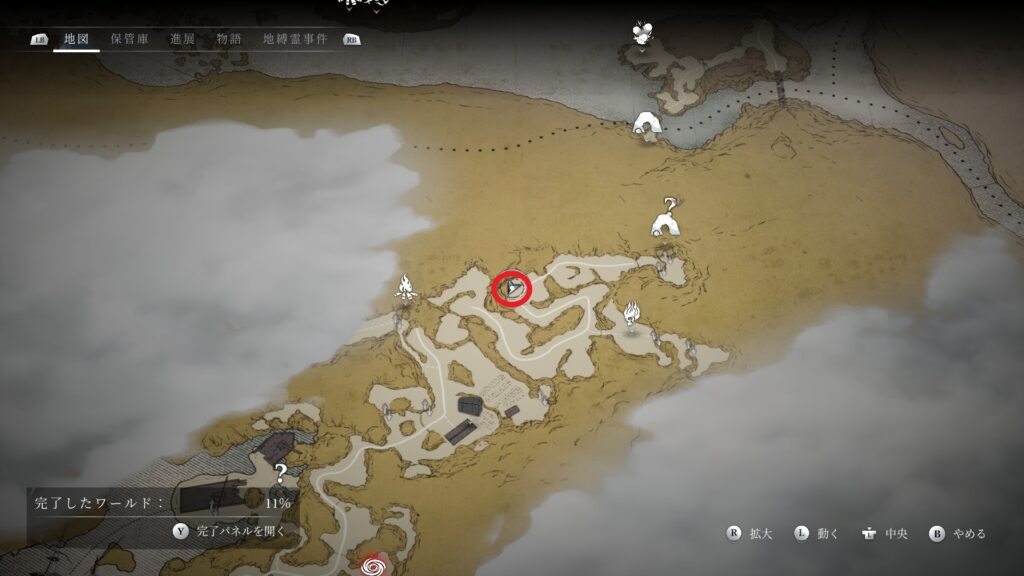The width and height of the screenshot is (1024, 576).
Task: Pick the white wisp flame map marker
Action: pos(631,315)
